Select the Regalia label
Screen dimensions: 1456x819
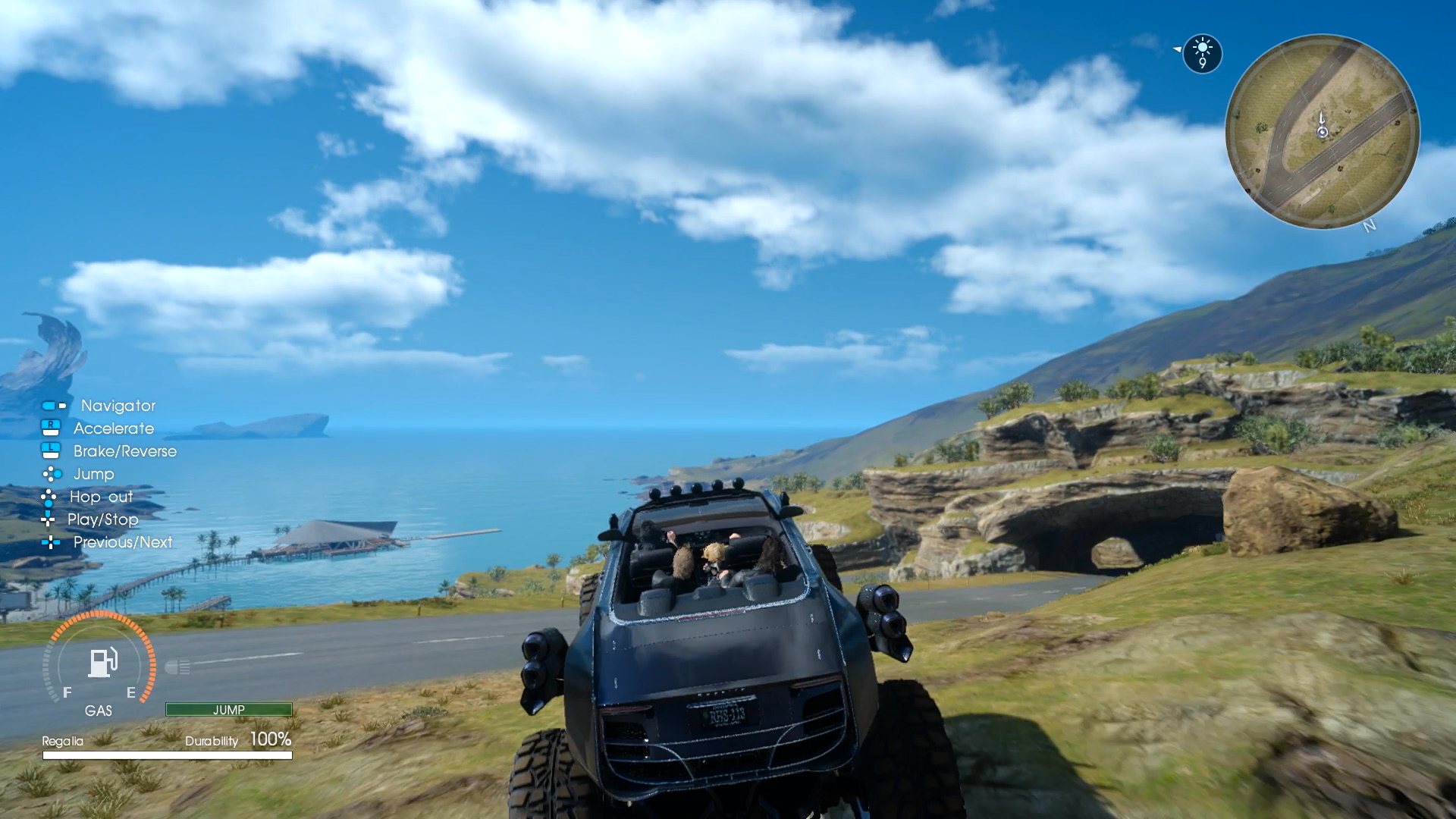pyautogui.click(x=64, y=741)
